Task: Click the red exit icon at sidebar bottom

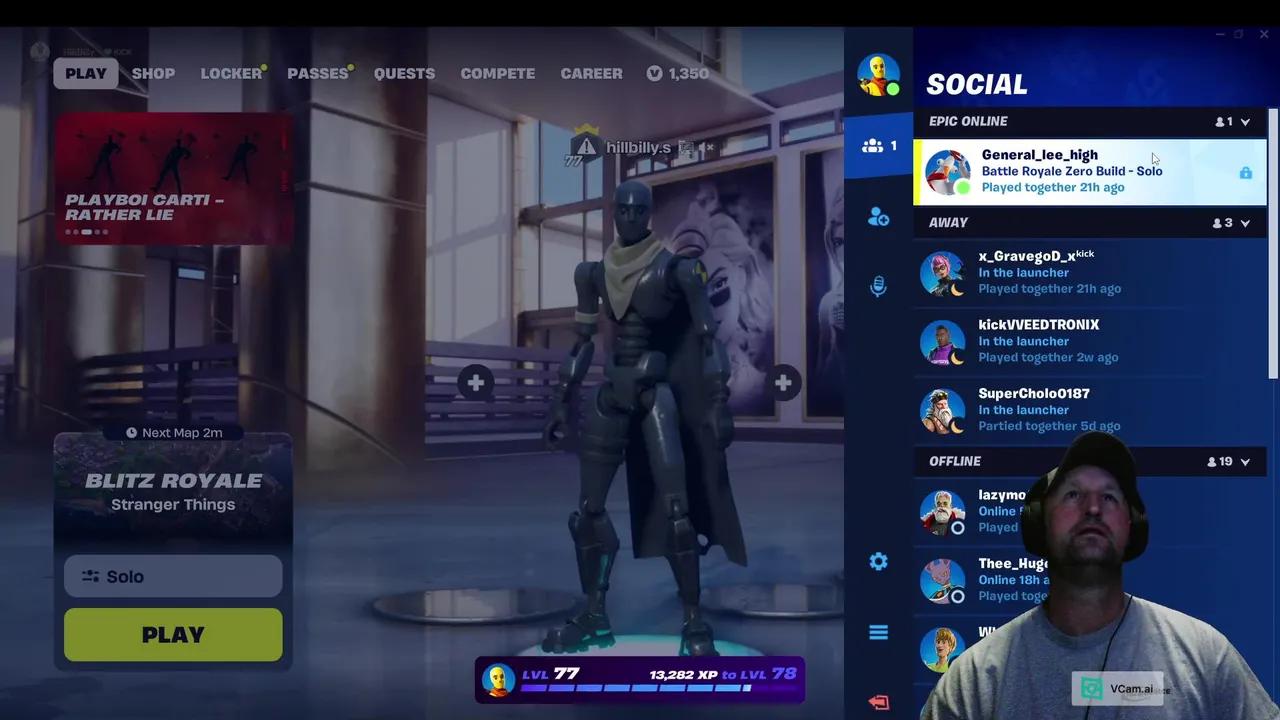Action: pyautogui.click(x=878, y=702)
